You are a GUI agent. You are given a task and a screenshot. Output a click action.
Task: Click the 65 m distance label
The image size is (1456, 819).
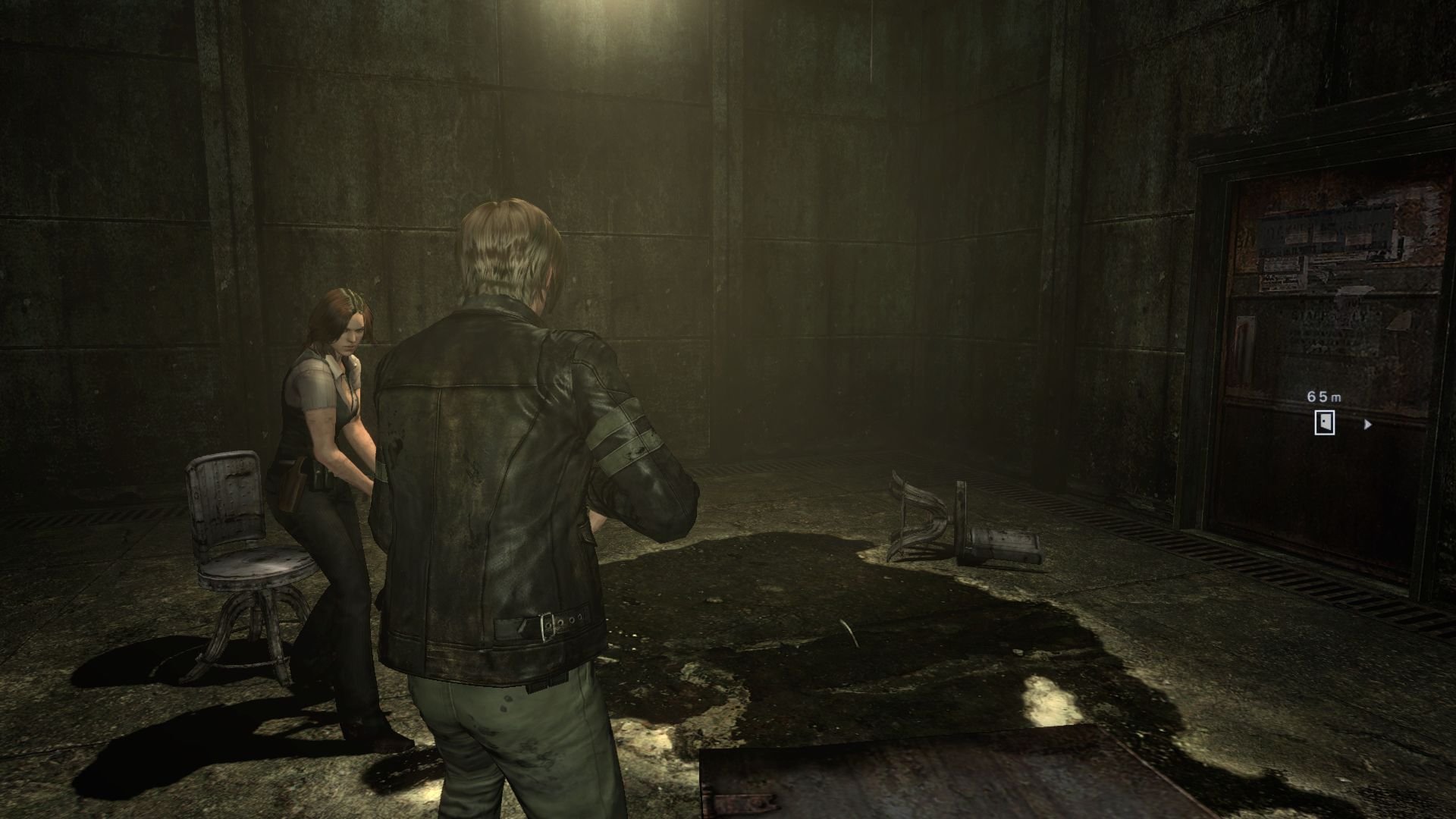1323,397
